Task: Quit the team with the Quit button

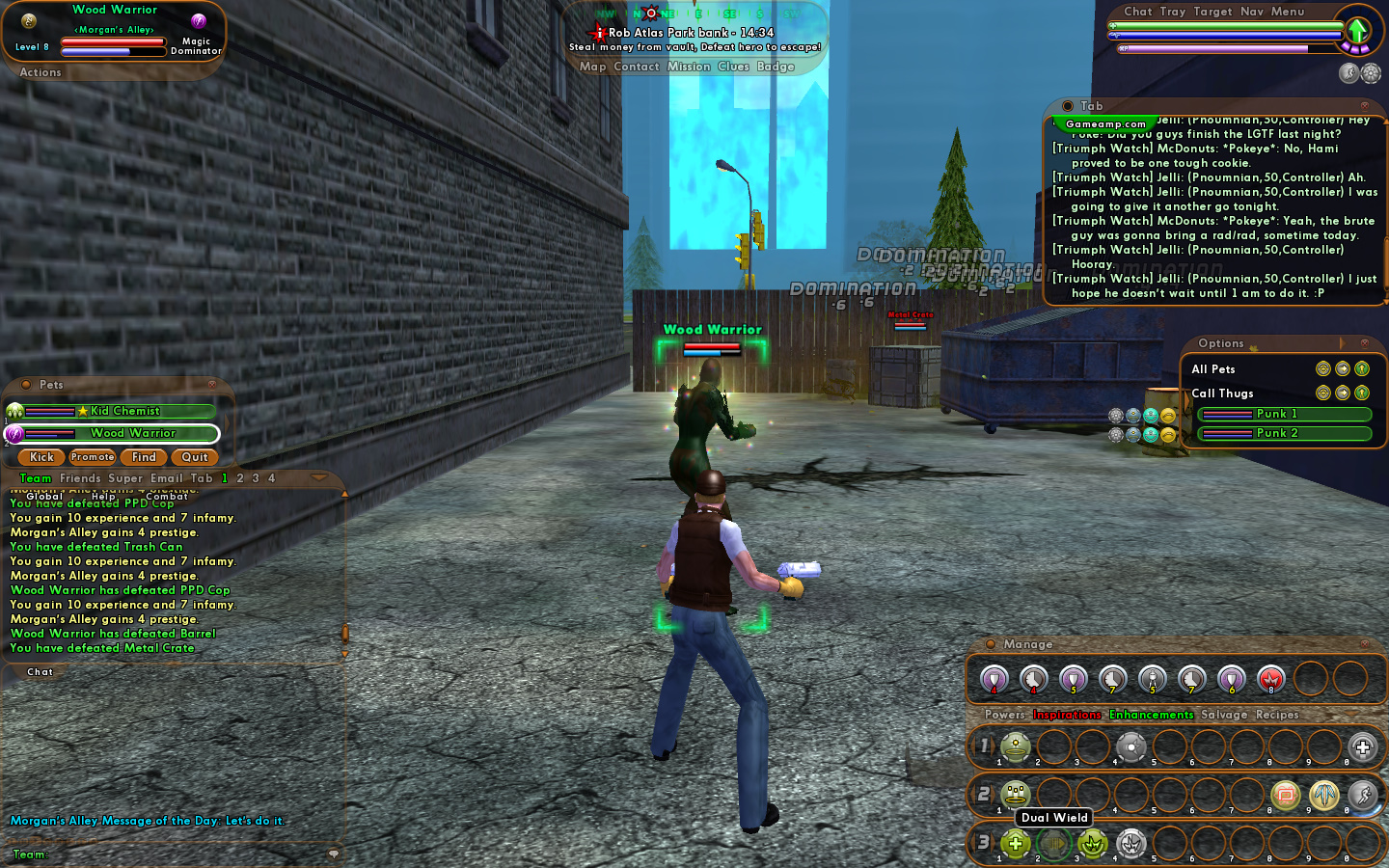Action: pos(195,457)
